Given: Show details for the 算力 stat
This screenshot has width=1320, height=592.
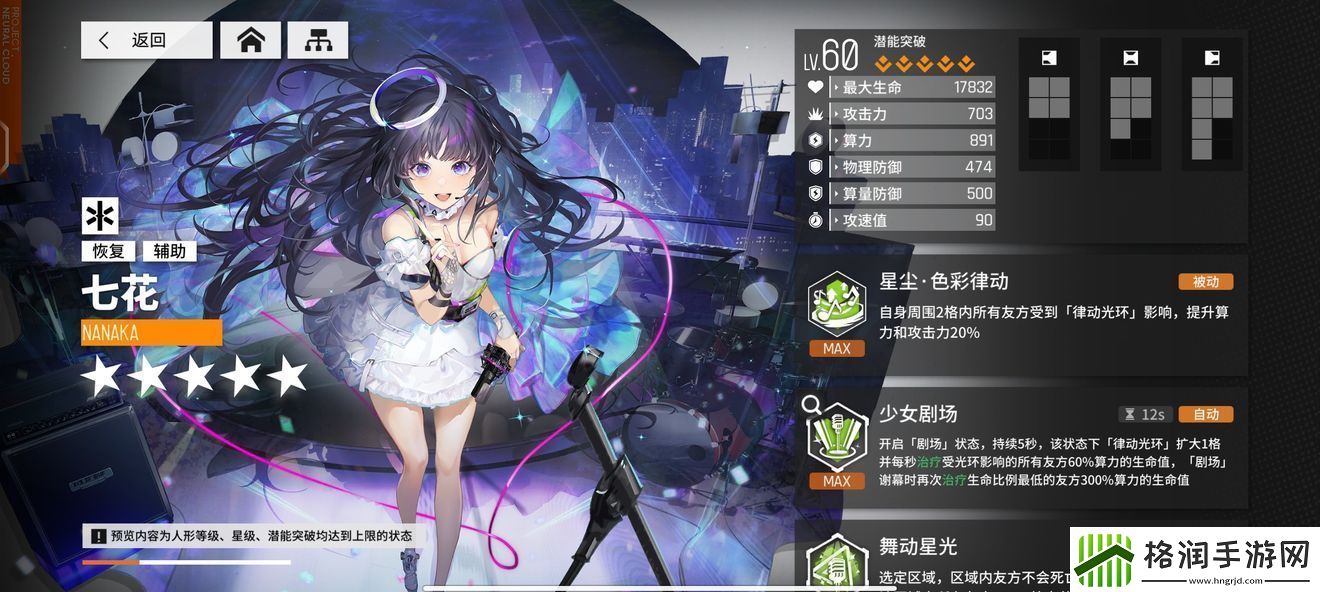Looking at the screenshot, I should (x=911, y=141).
